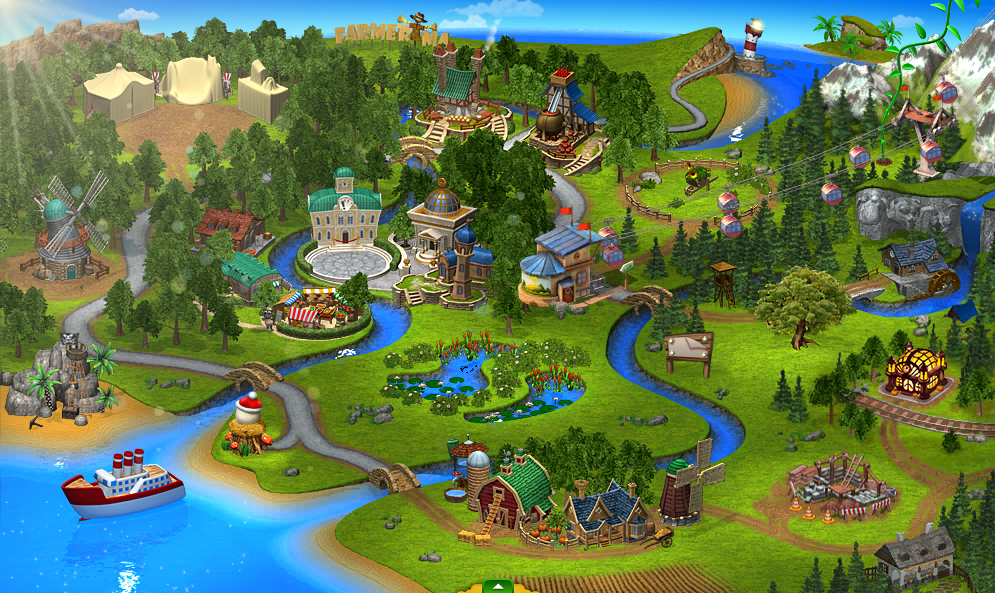Choose the red and white steamship
This screenshot has width=995, height=593.
[123, 484]
